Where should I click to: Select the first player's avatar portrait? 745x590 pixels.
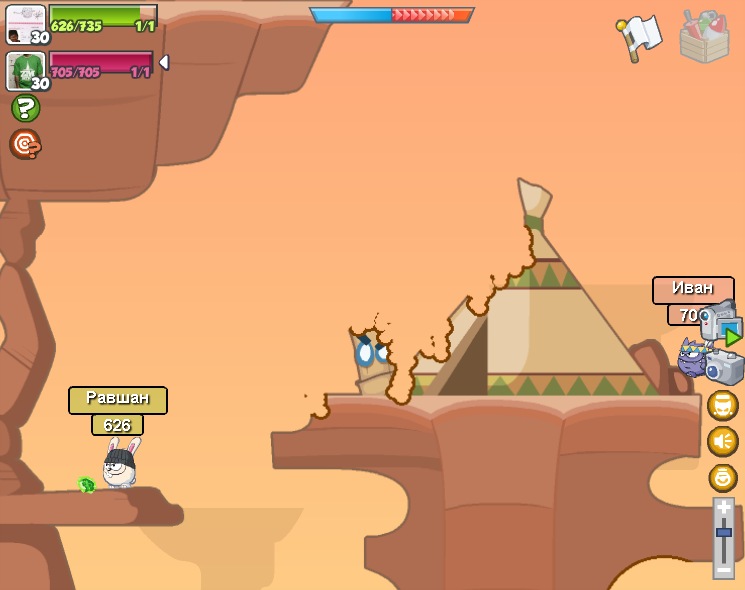click(26, 24)
